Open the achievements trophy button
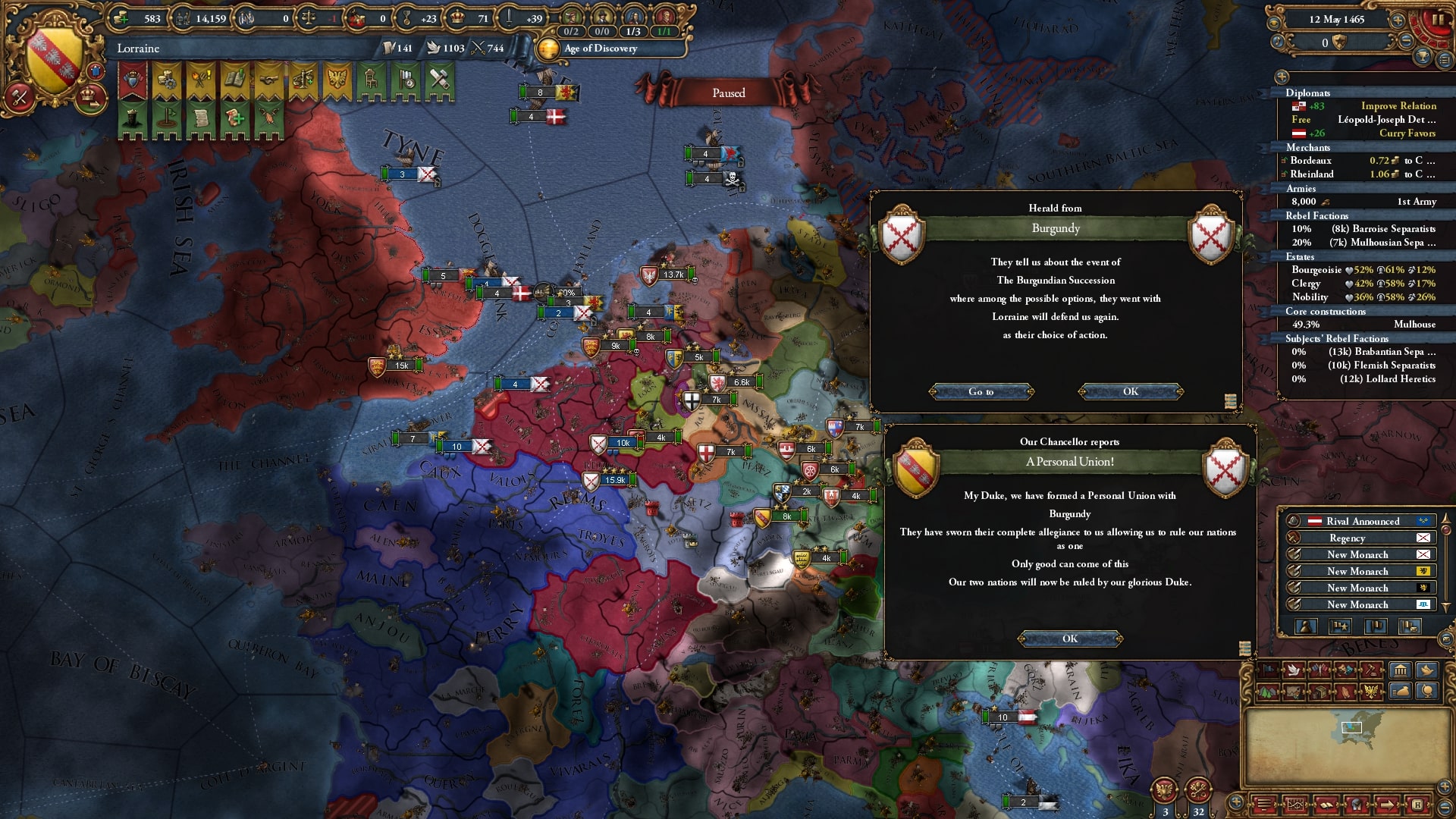 (x=1423, y=57)
